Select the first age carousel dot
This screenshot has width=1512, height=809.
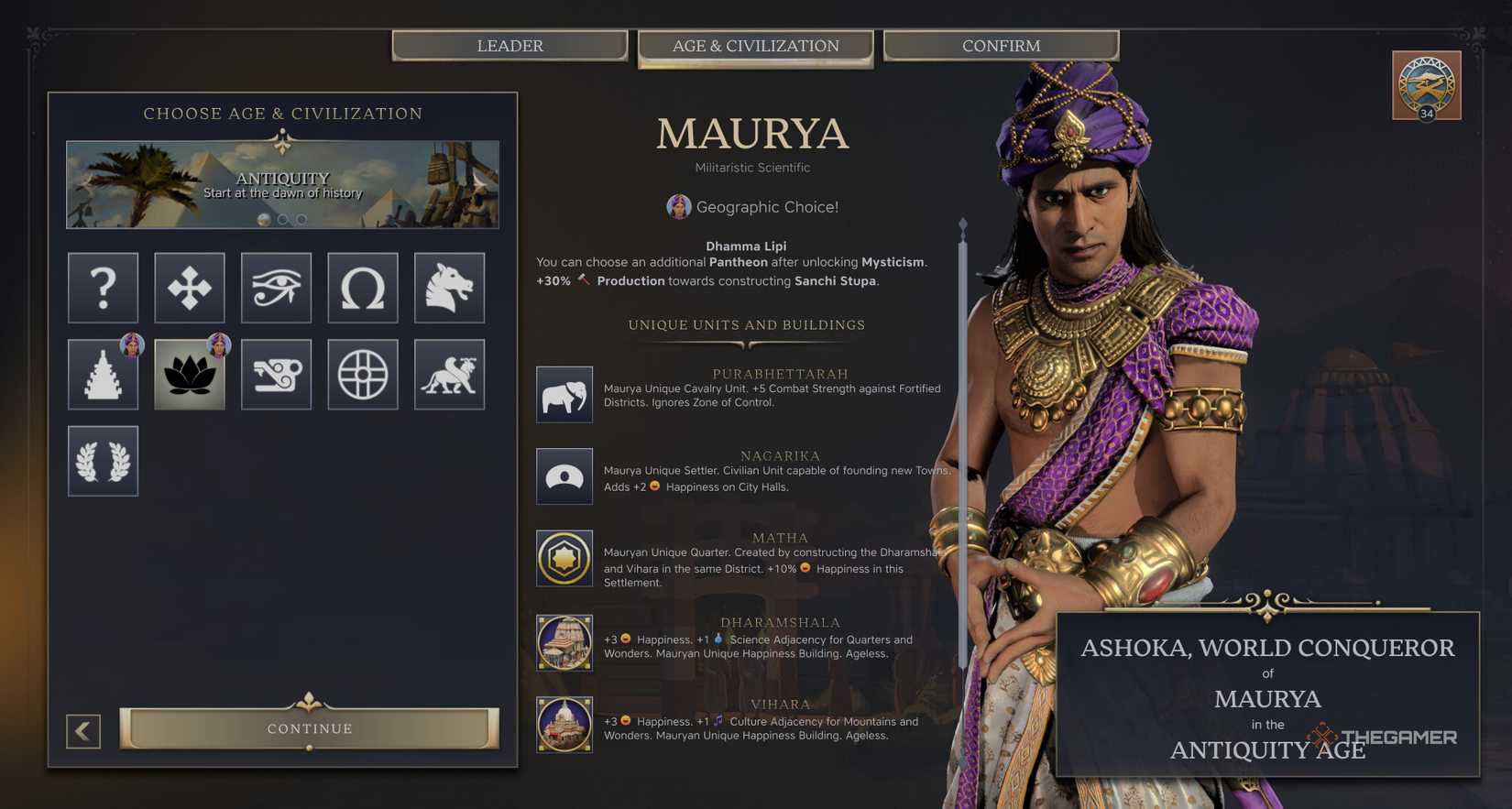point(263,219)
